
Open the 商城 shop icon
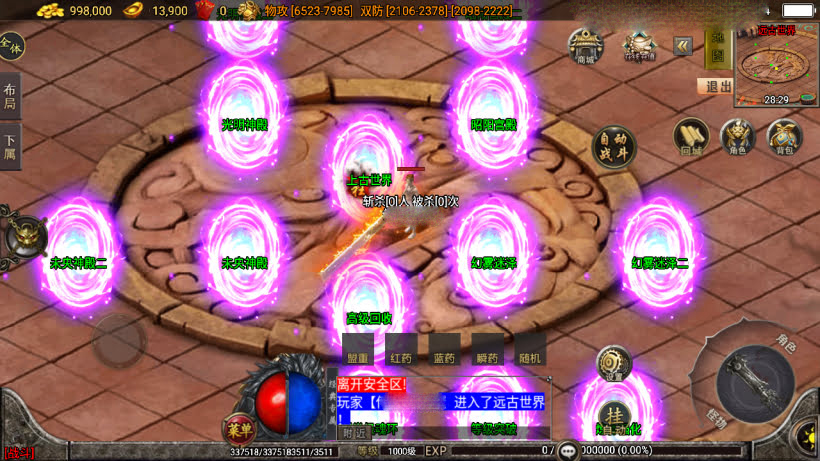585,45
